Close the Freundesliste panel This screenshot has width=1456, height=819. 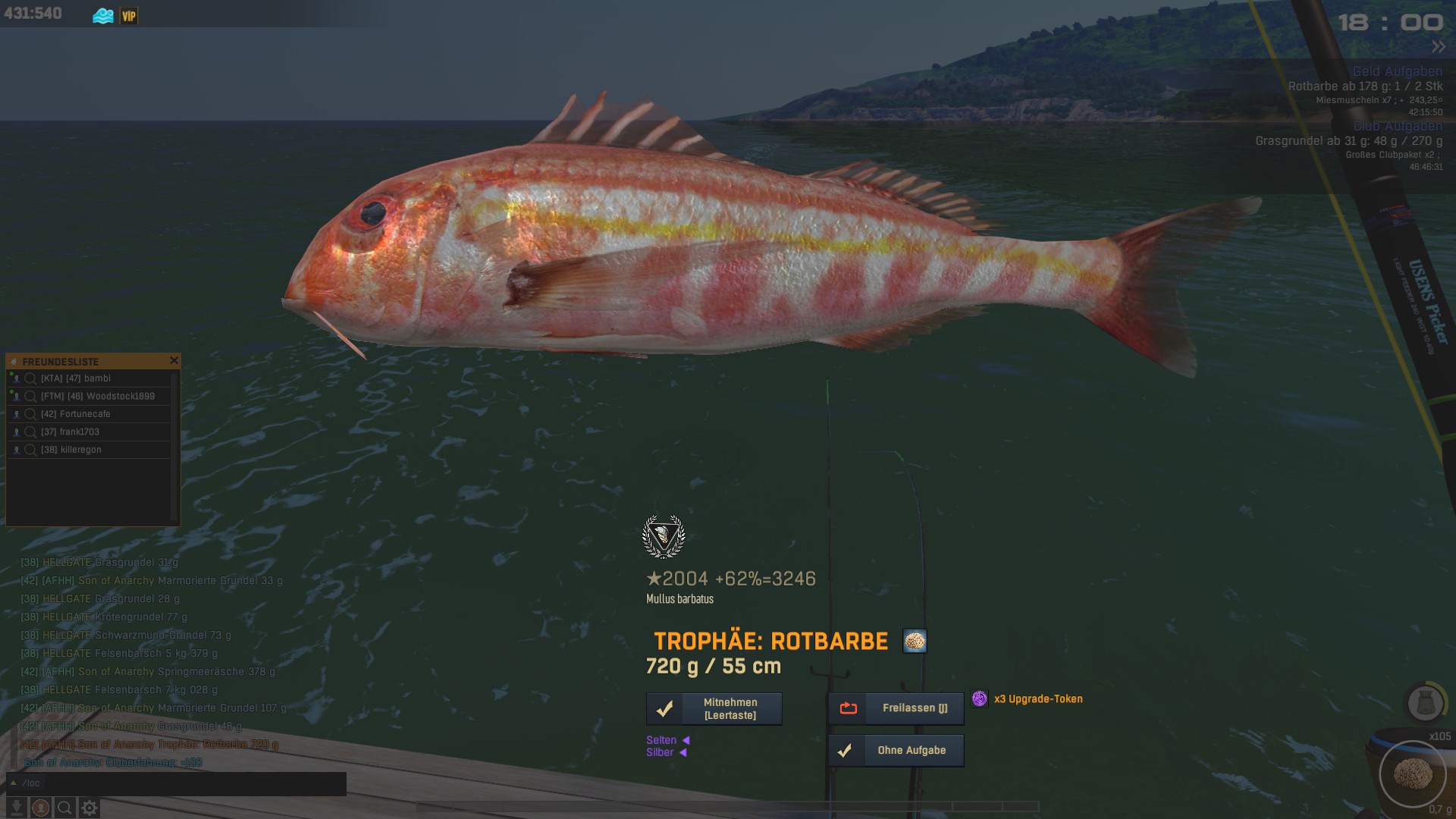click(x=174, y=361)
